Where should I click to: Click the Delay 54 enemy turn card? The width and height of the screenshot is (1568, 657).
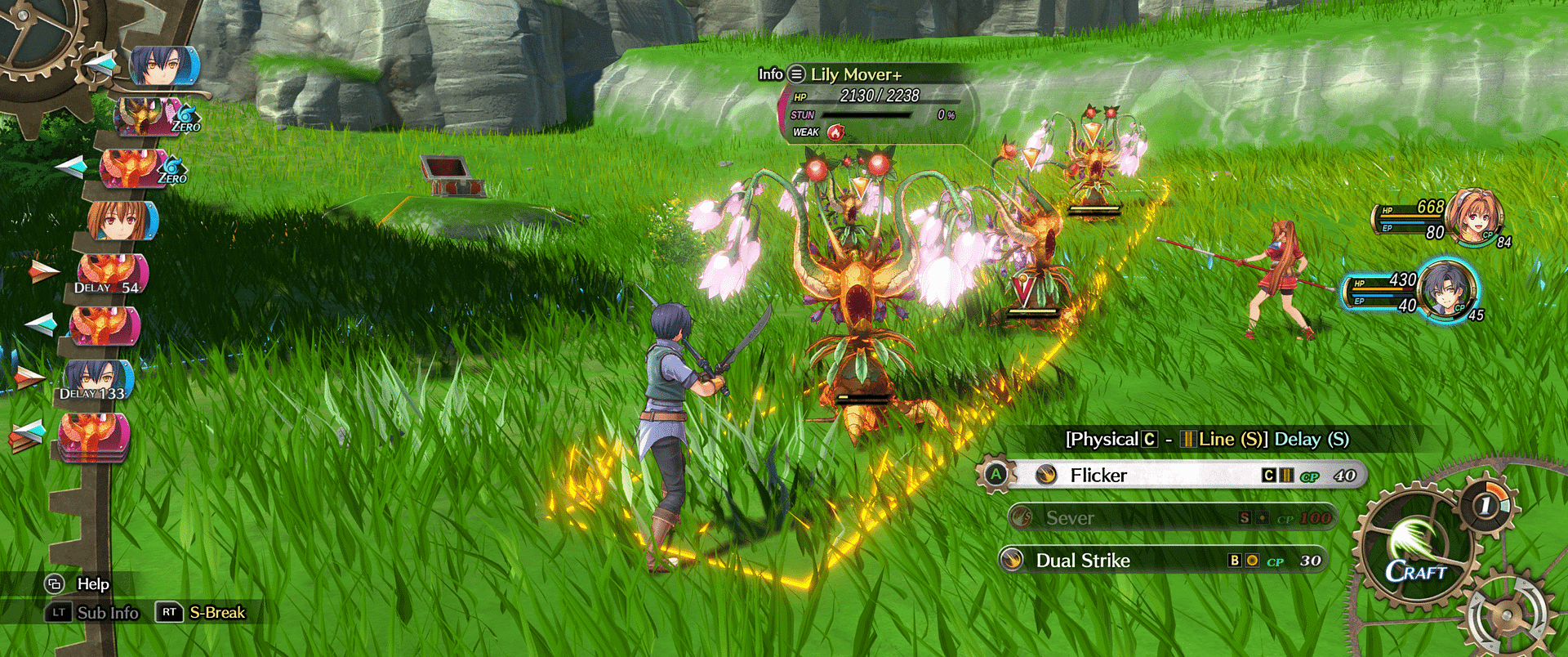[112, 275]
